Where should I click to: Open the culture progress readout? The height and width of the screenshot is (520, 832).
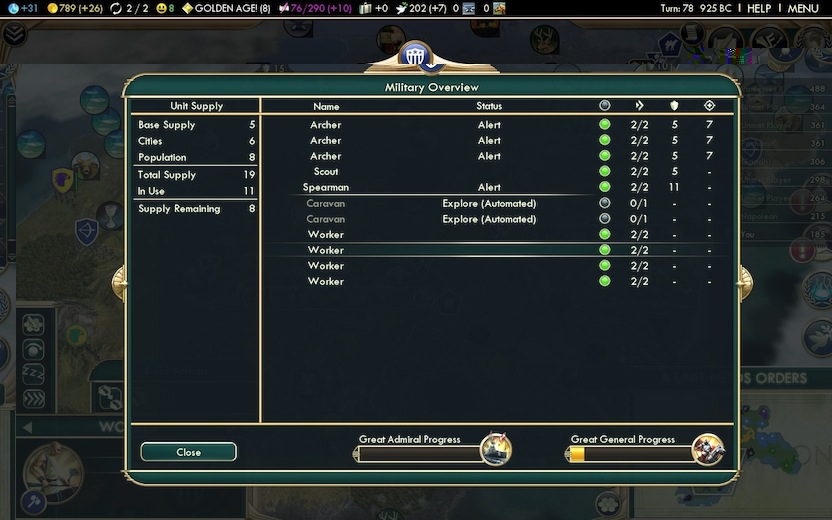310,8
